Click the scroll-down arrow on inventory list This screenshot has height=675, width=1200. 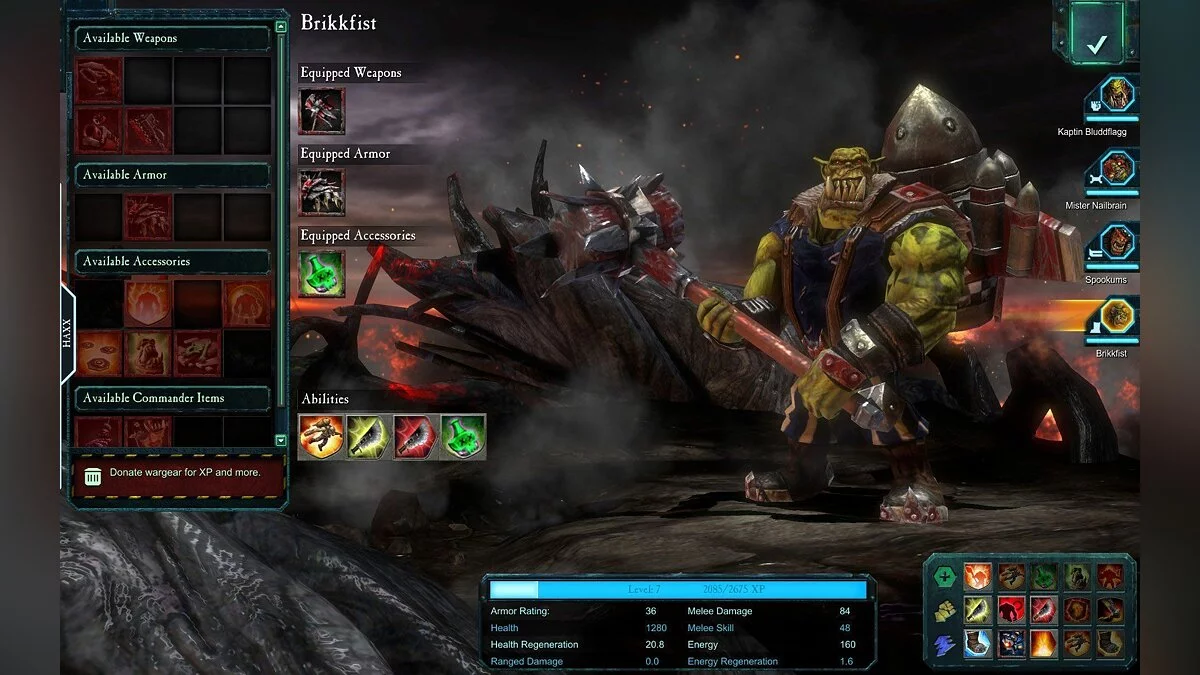280,440
